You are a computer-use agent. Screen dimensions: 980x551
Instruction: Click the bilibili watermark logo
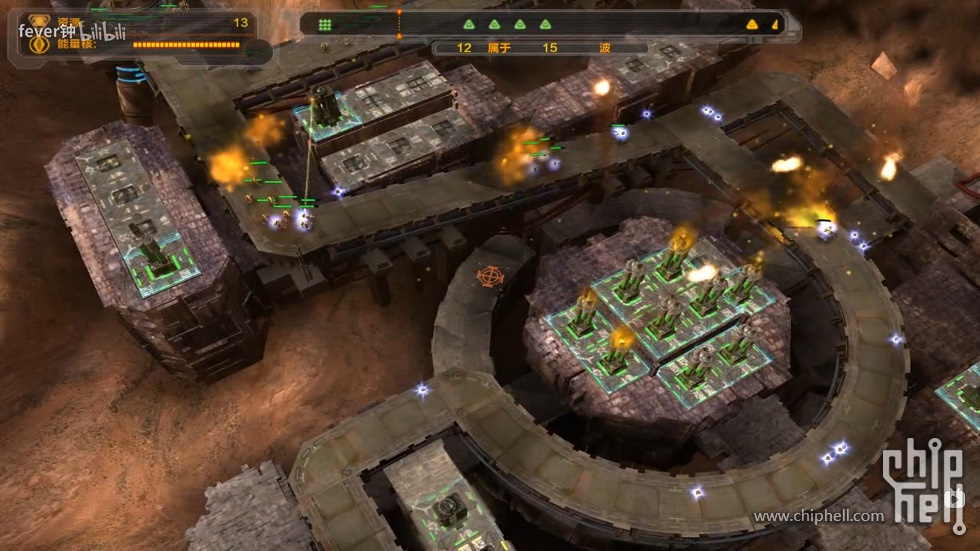point(102,32)
